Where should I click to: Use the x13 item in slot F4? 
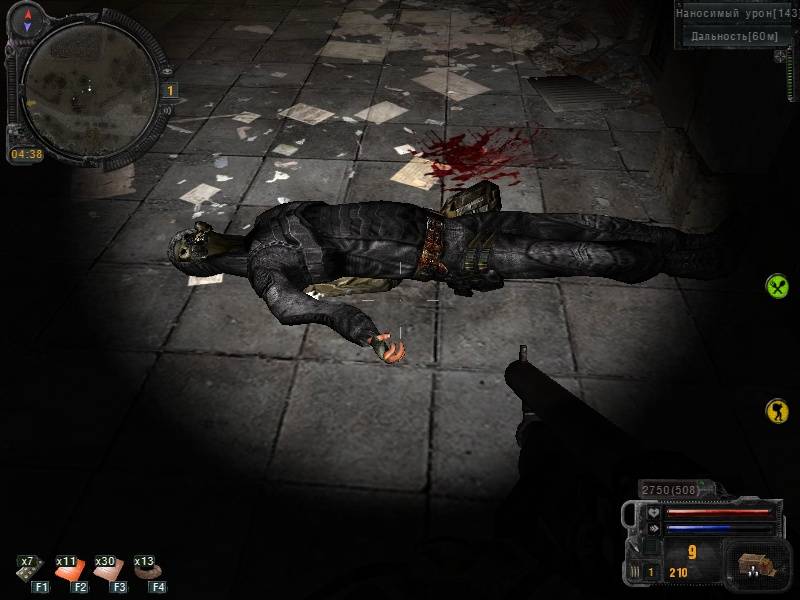pos(146,569)
